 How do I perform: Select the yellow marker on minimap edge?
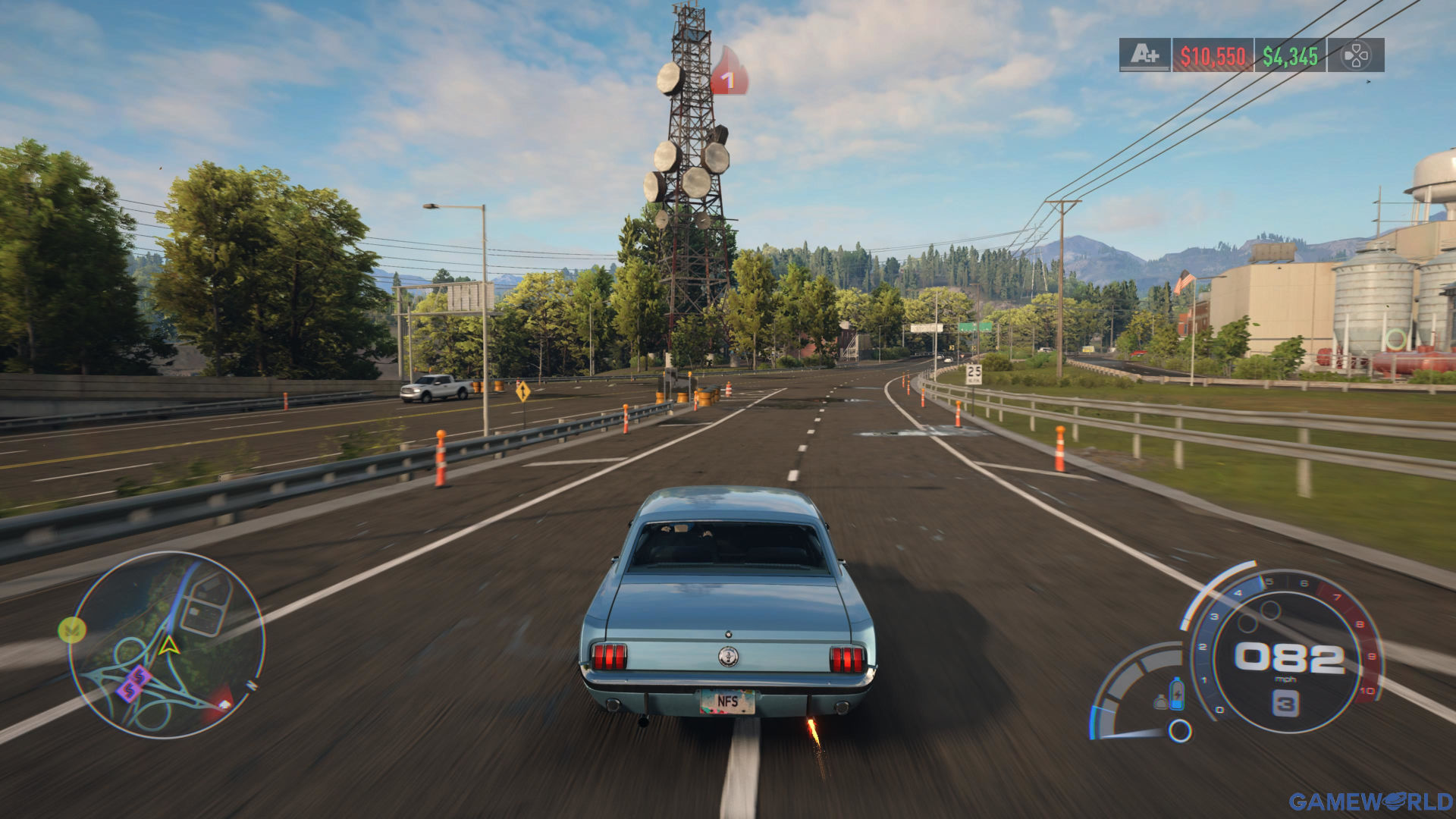(x=72, y=629)
